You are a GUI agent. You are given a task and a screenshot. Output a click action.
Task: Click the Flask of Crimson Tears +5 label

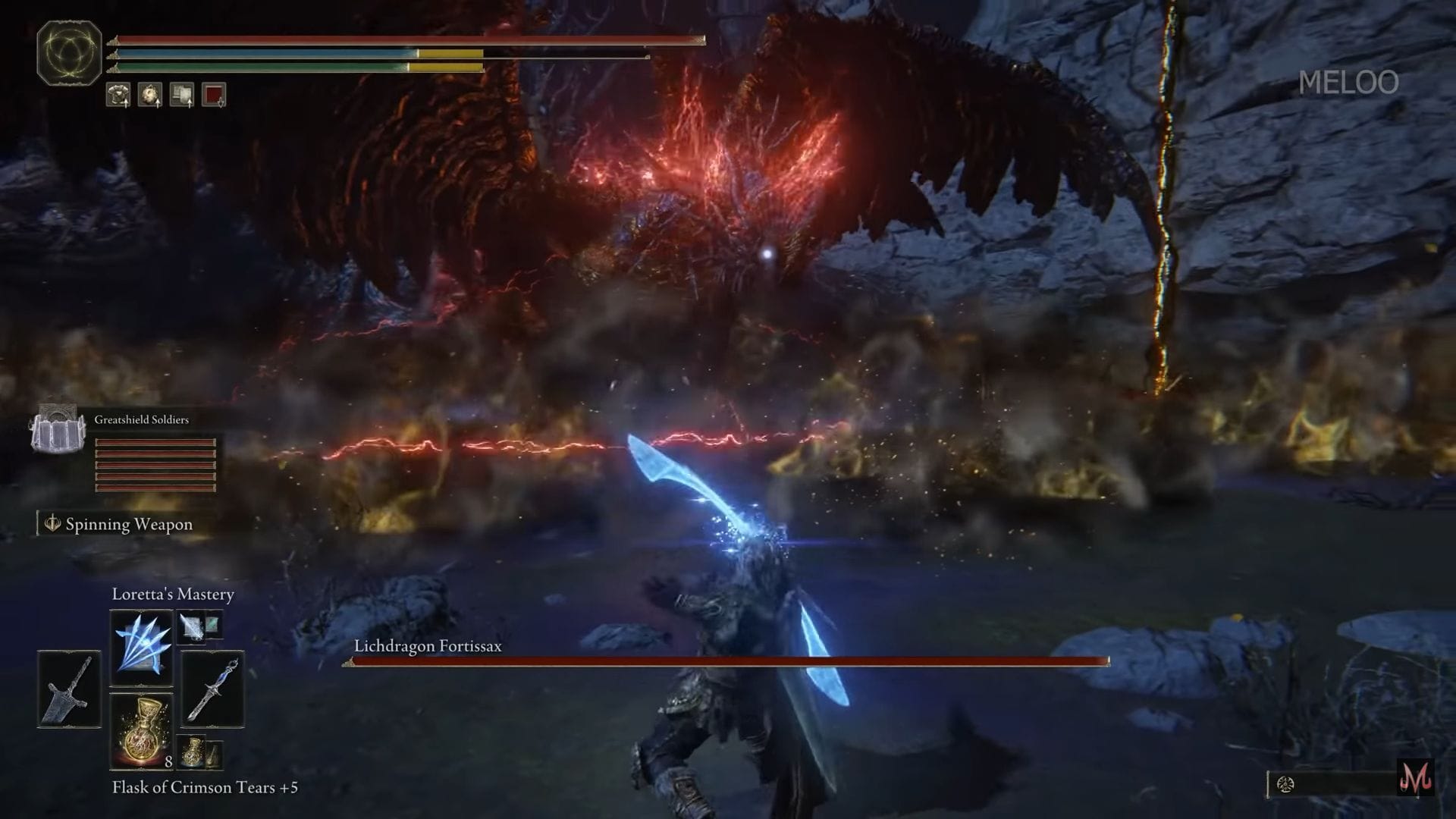(206, 787)
